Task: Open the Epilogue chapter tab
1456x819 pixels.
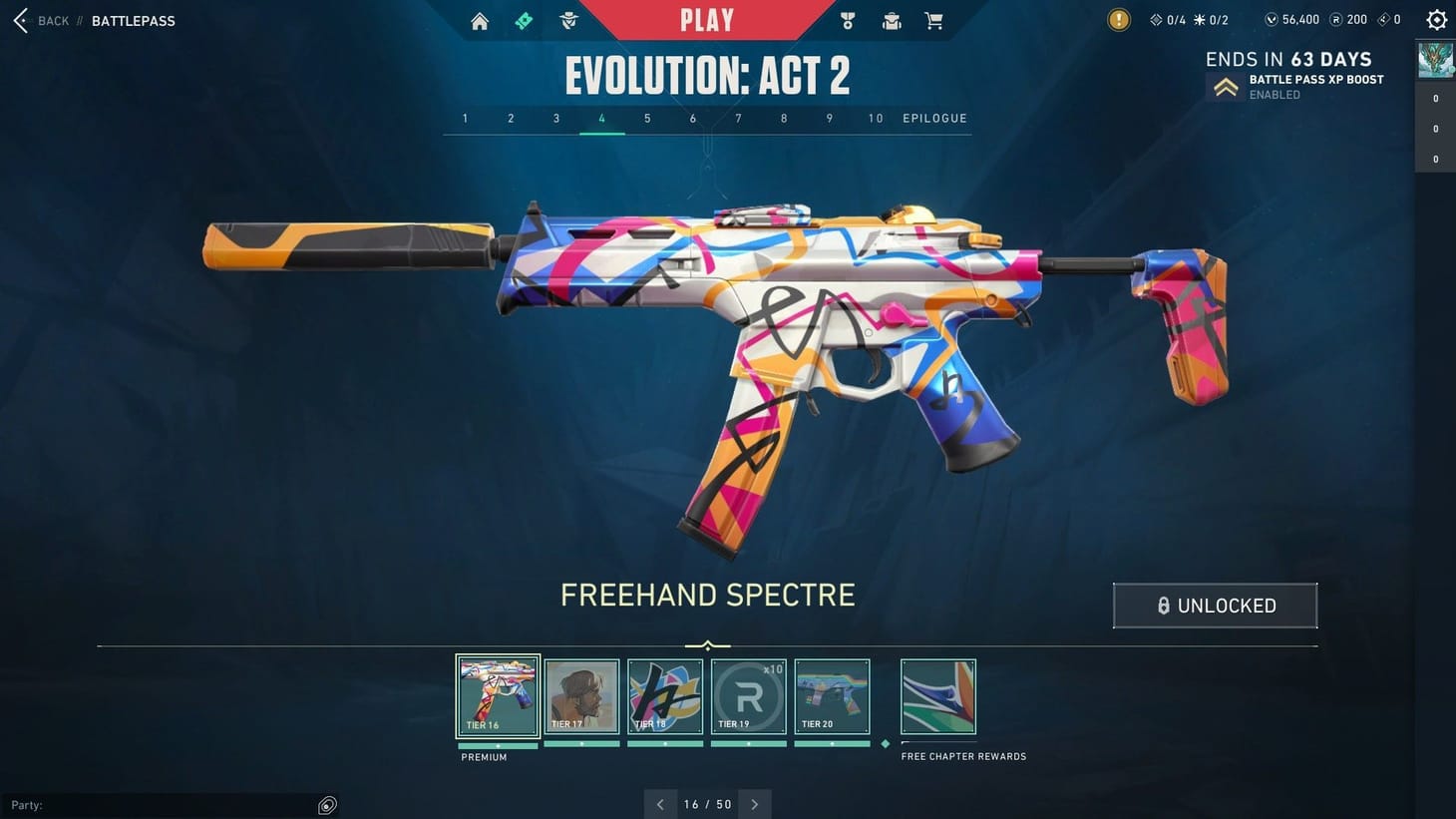Action: click(934, 118)
